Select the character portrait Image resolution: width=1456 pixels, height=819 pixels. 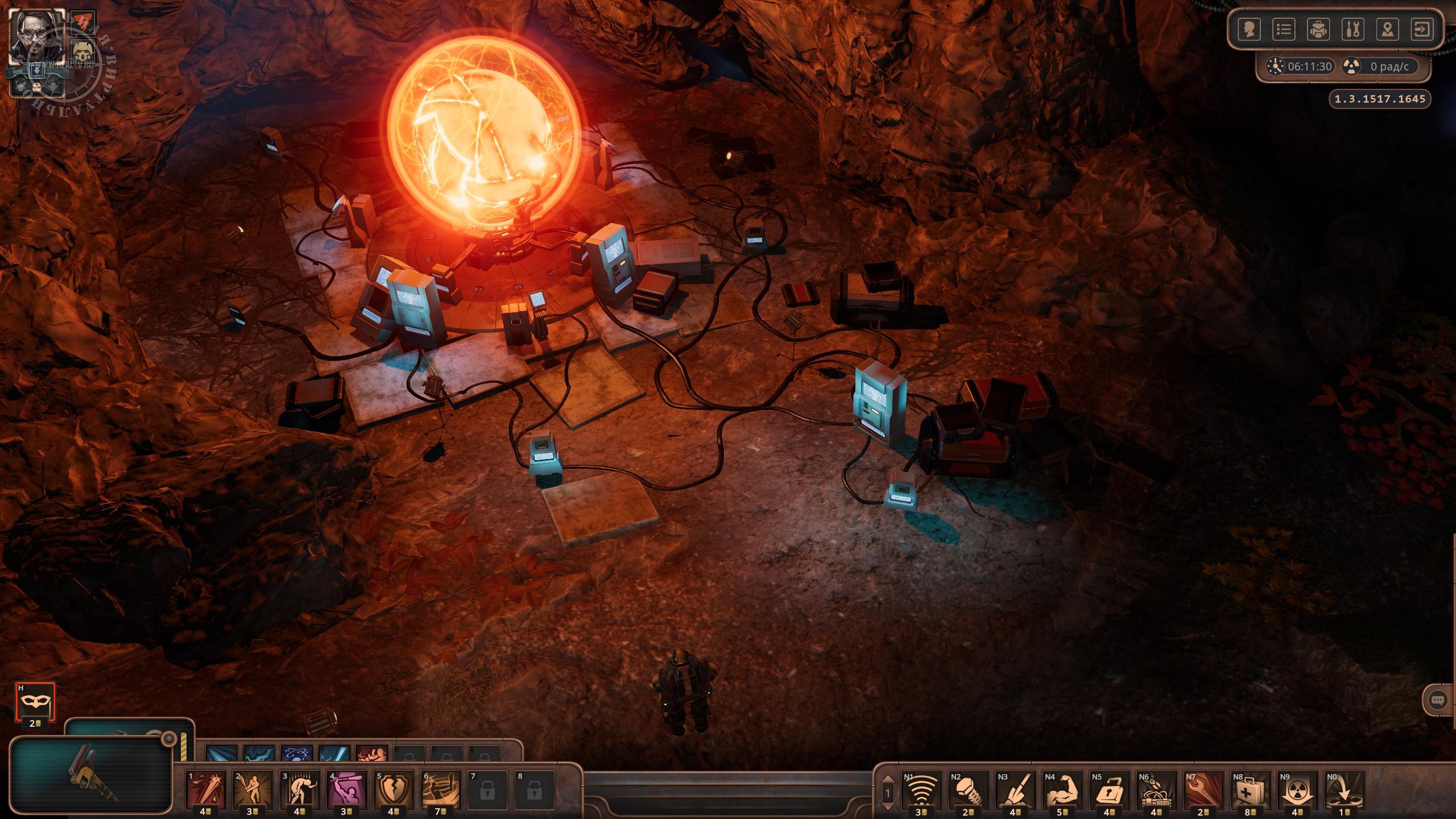36,36
